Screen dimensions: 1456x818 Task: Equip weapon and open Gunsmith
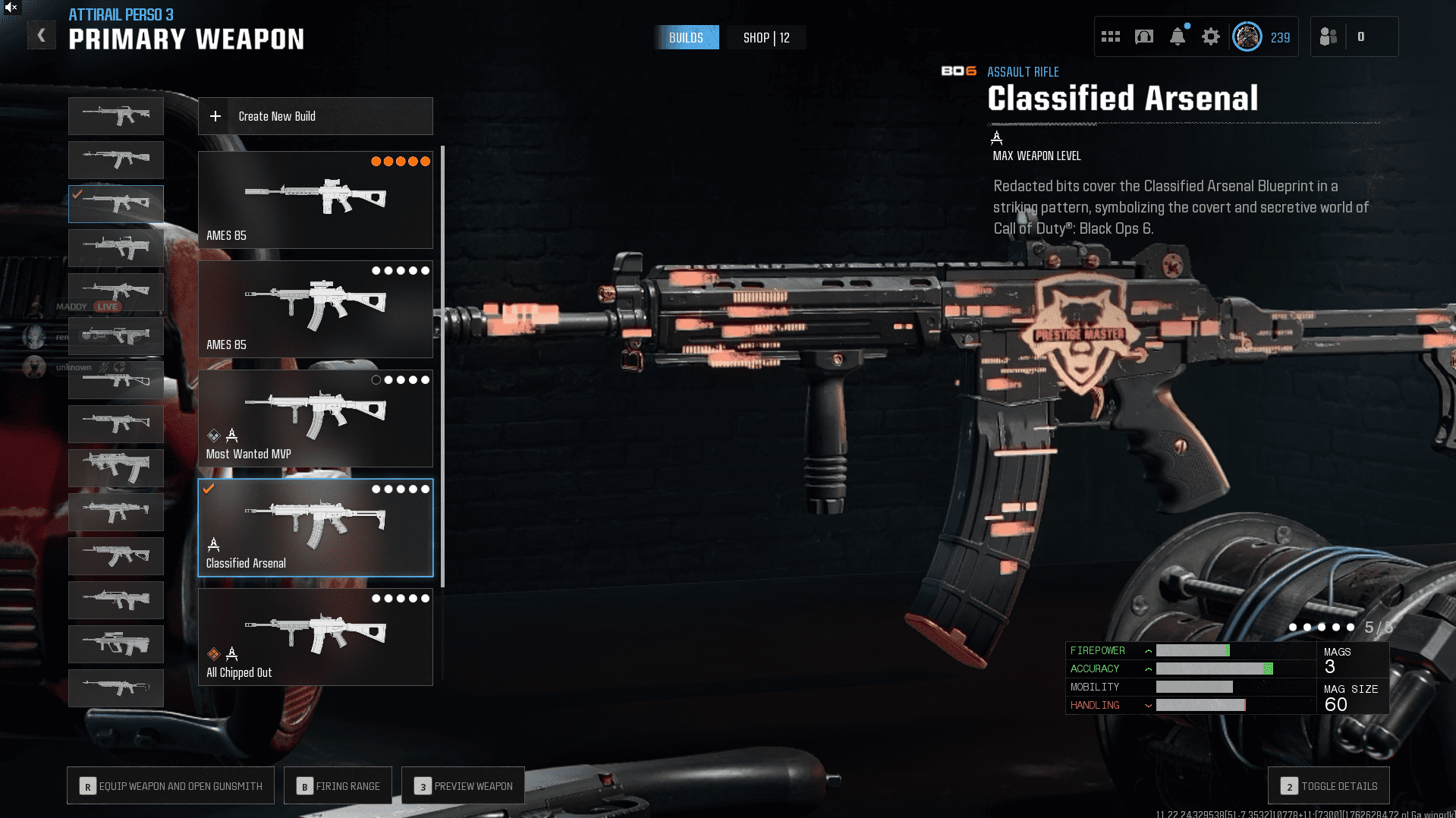[171, 786]
